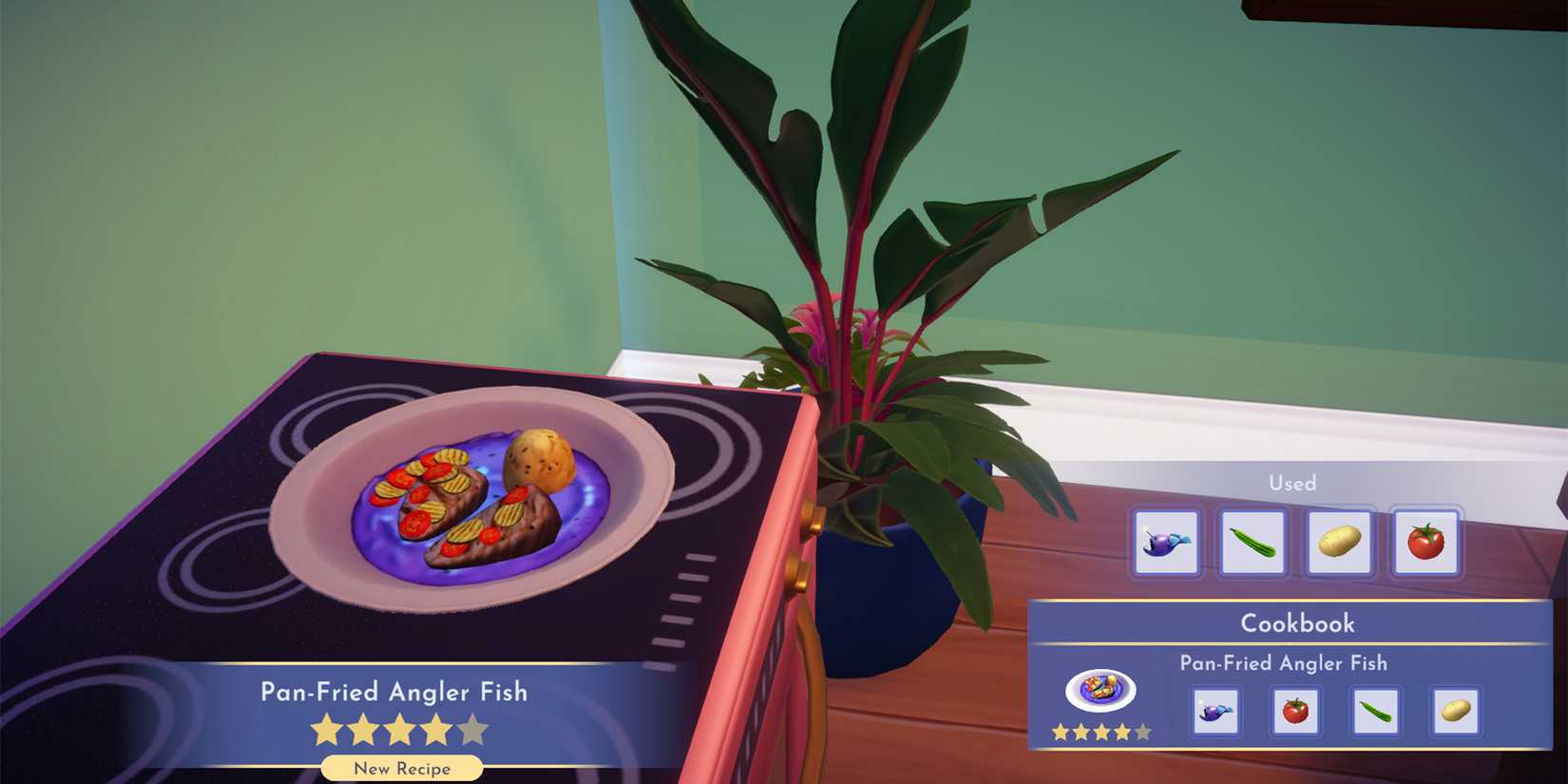
Task: Click the first gold star under the dish name
Action: 323,727
